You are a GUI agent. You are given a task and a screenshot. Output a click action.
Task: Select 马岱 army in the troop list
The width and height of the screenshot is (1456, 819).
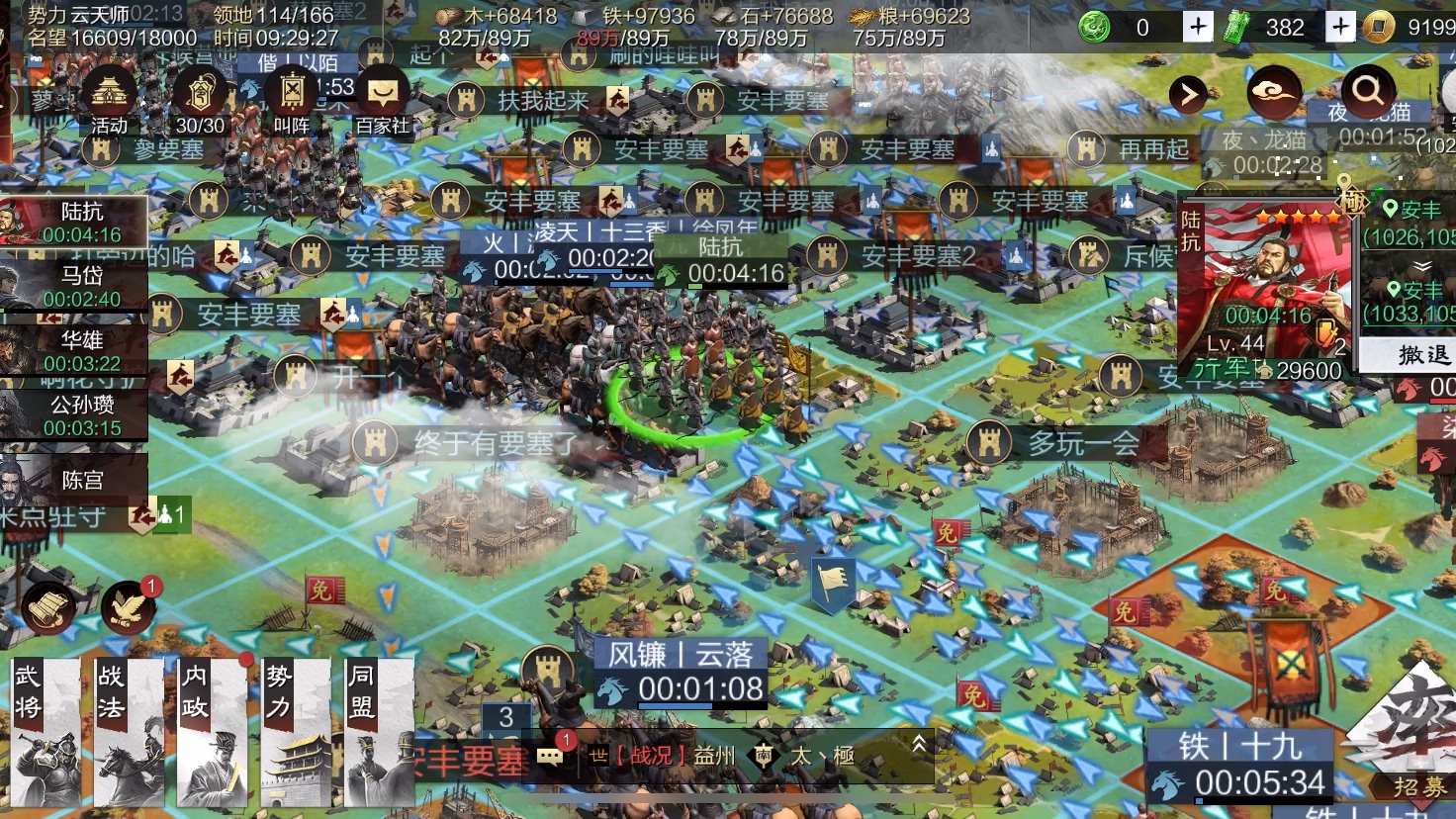[x=74, y=286]
